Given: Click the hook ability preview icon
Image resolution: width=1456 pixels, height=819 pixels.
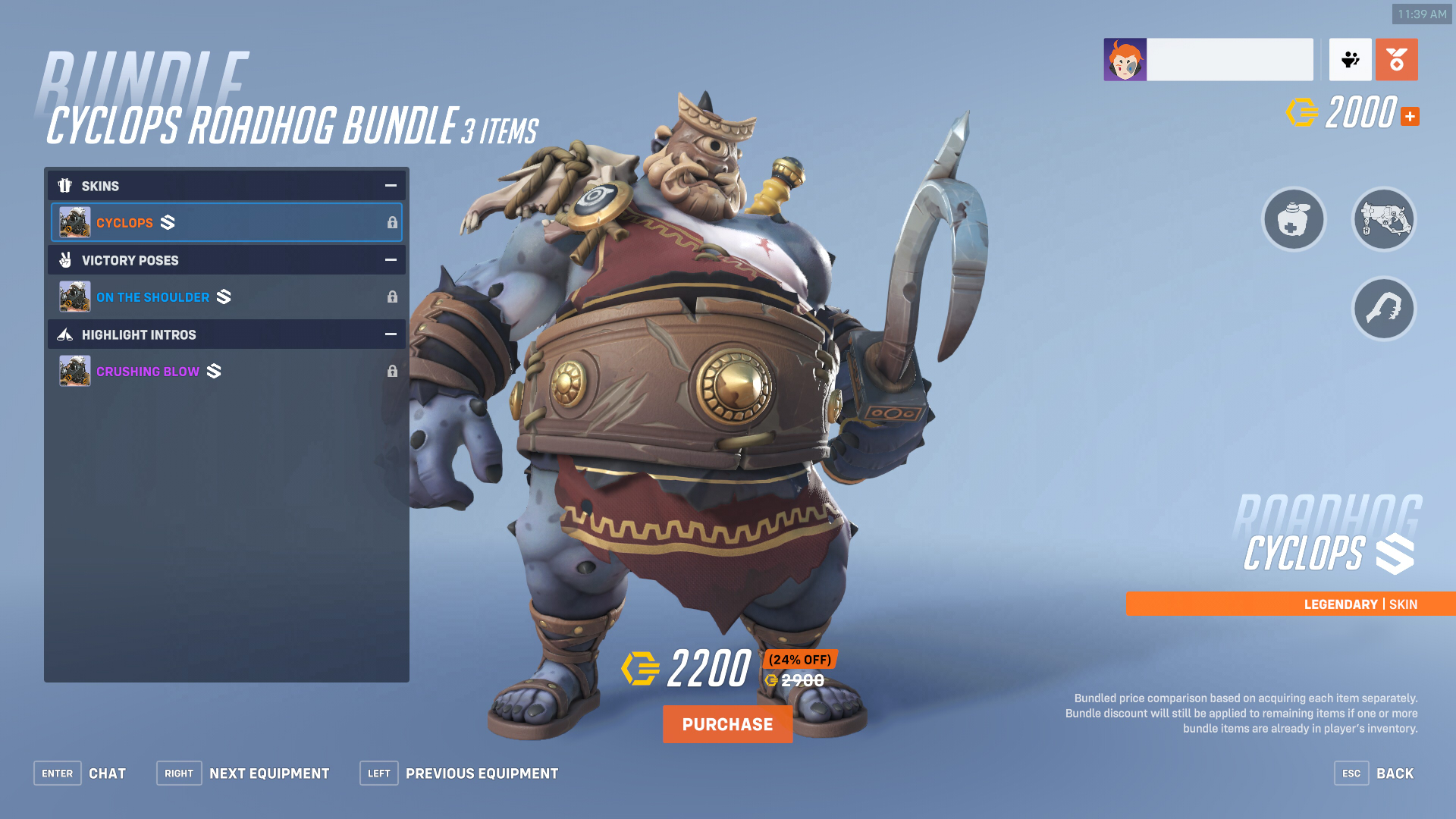Looking at the screenshot, I should 1383,308.
